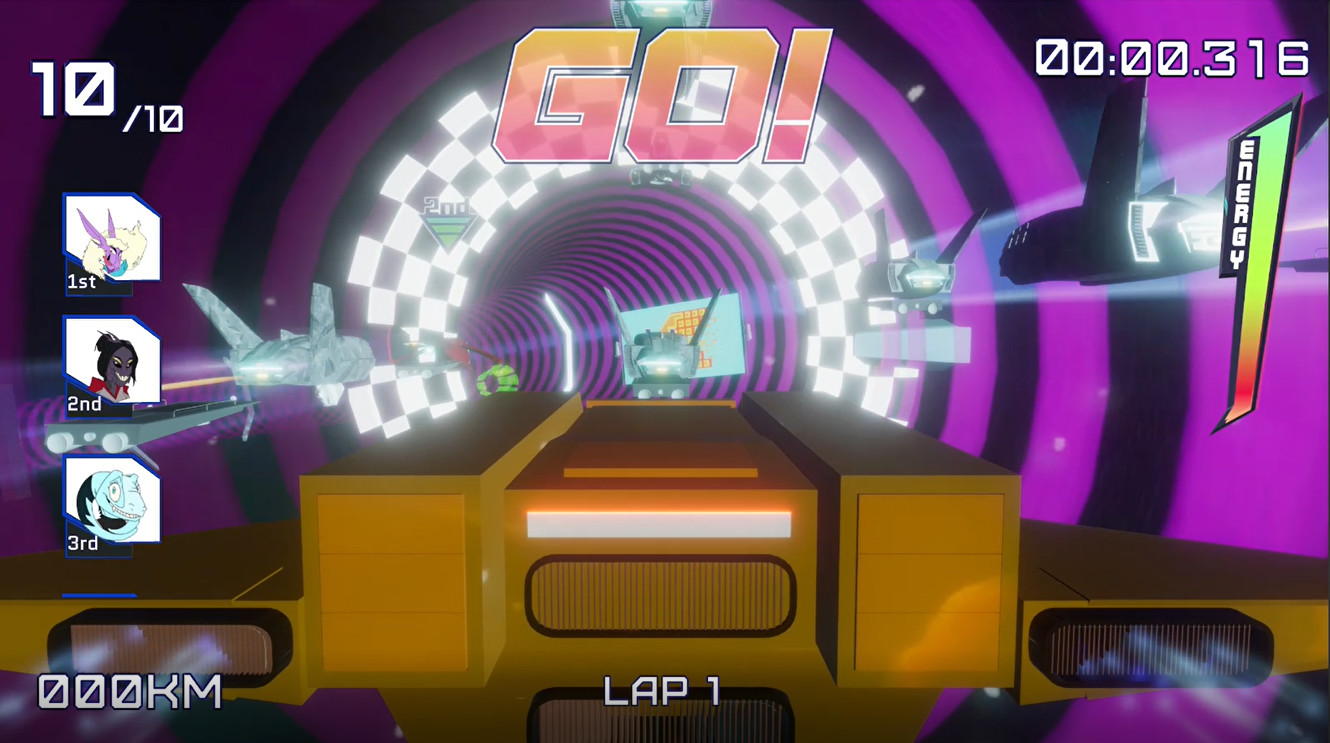The width and height of the screenshot is (1330, 743).
Task: Click the green ring-shaped racer ahead
Action: click(x=497, y=380)
